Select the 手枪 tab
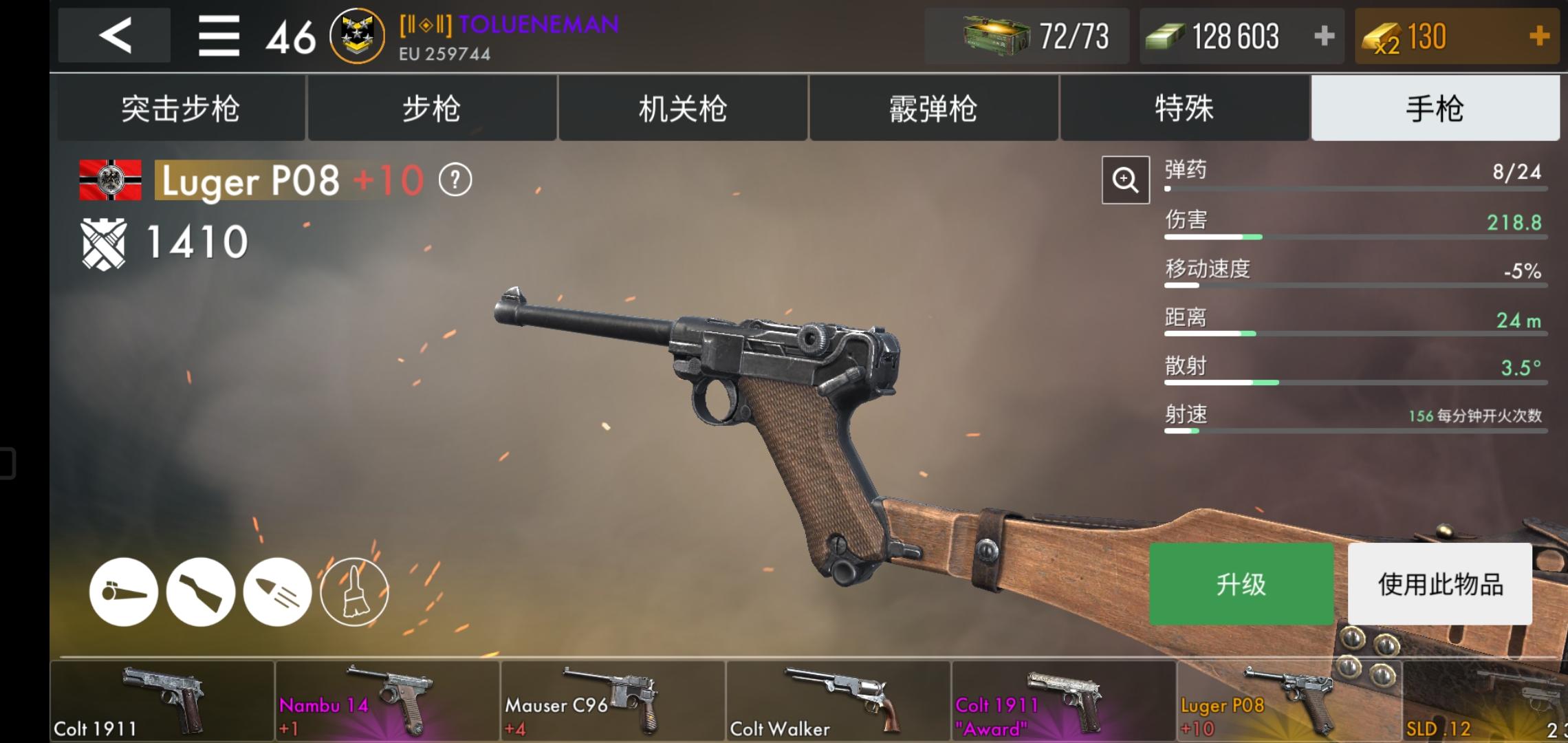The height and width of the screenshot is (743, 1568). 1435,109
